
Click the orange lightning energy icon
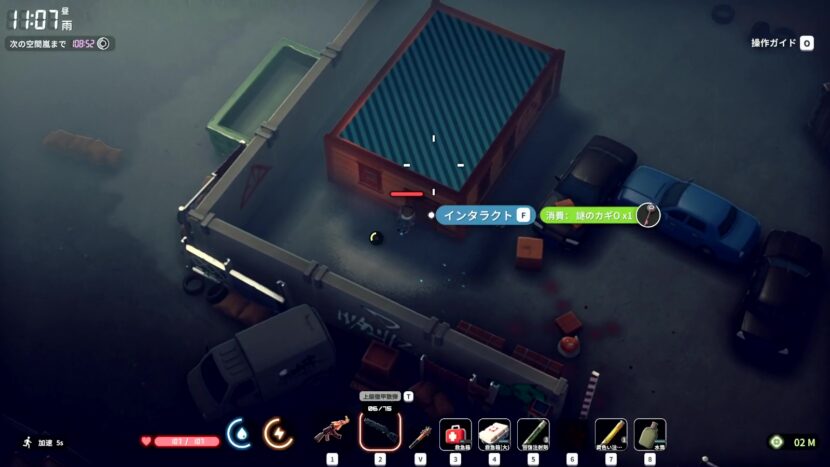click(277, 433)
